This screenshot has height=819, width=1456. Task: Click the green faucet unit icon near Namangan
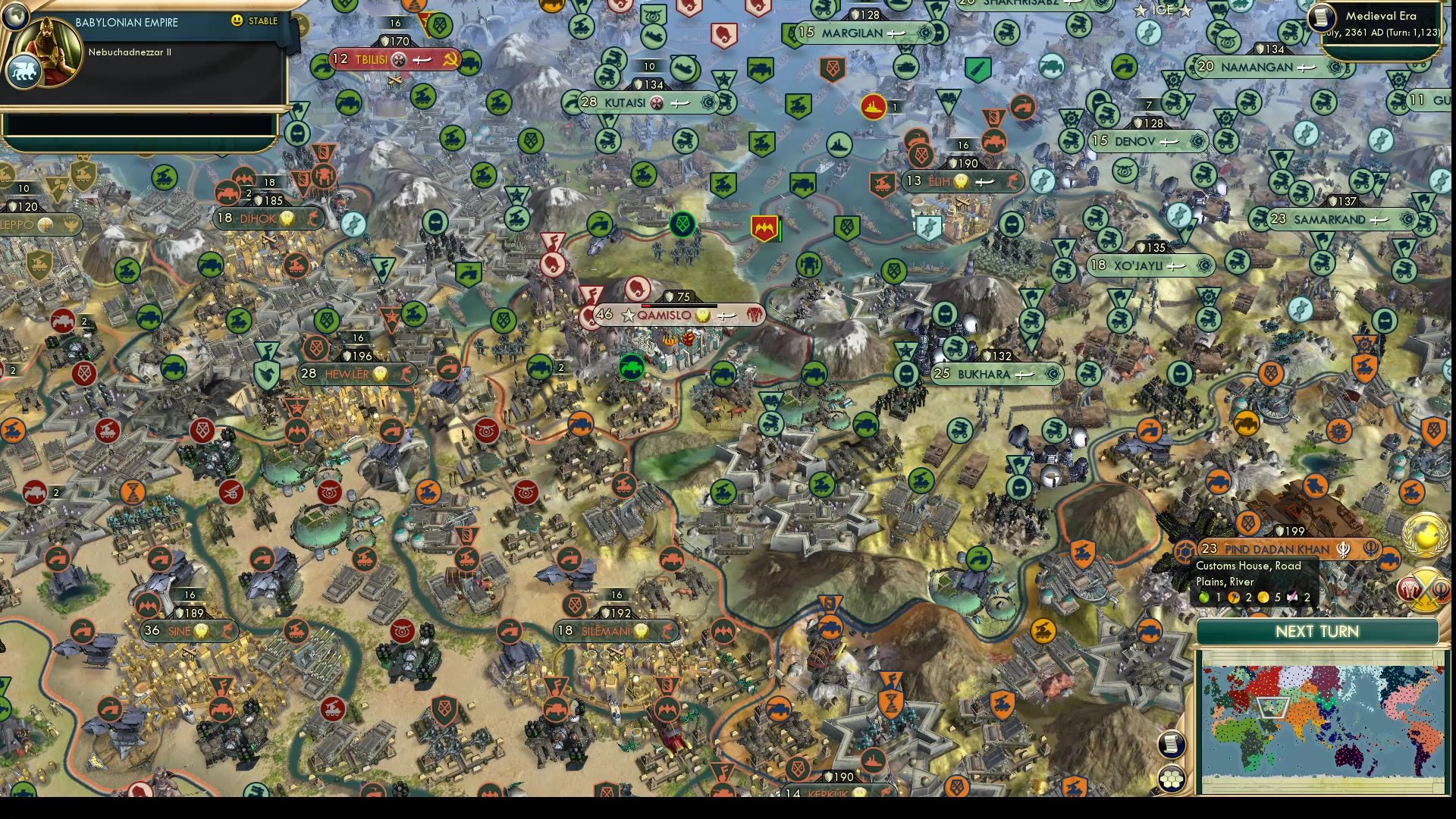click(x=1124, y=67)
